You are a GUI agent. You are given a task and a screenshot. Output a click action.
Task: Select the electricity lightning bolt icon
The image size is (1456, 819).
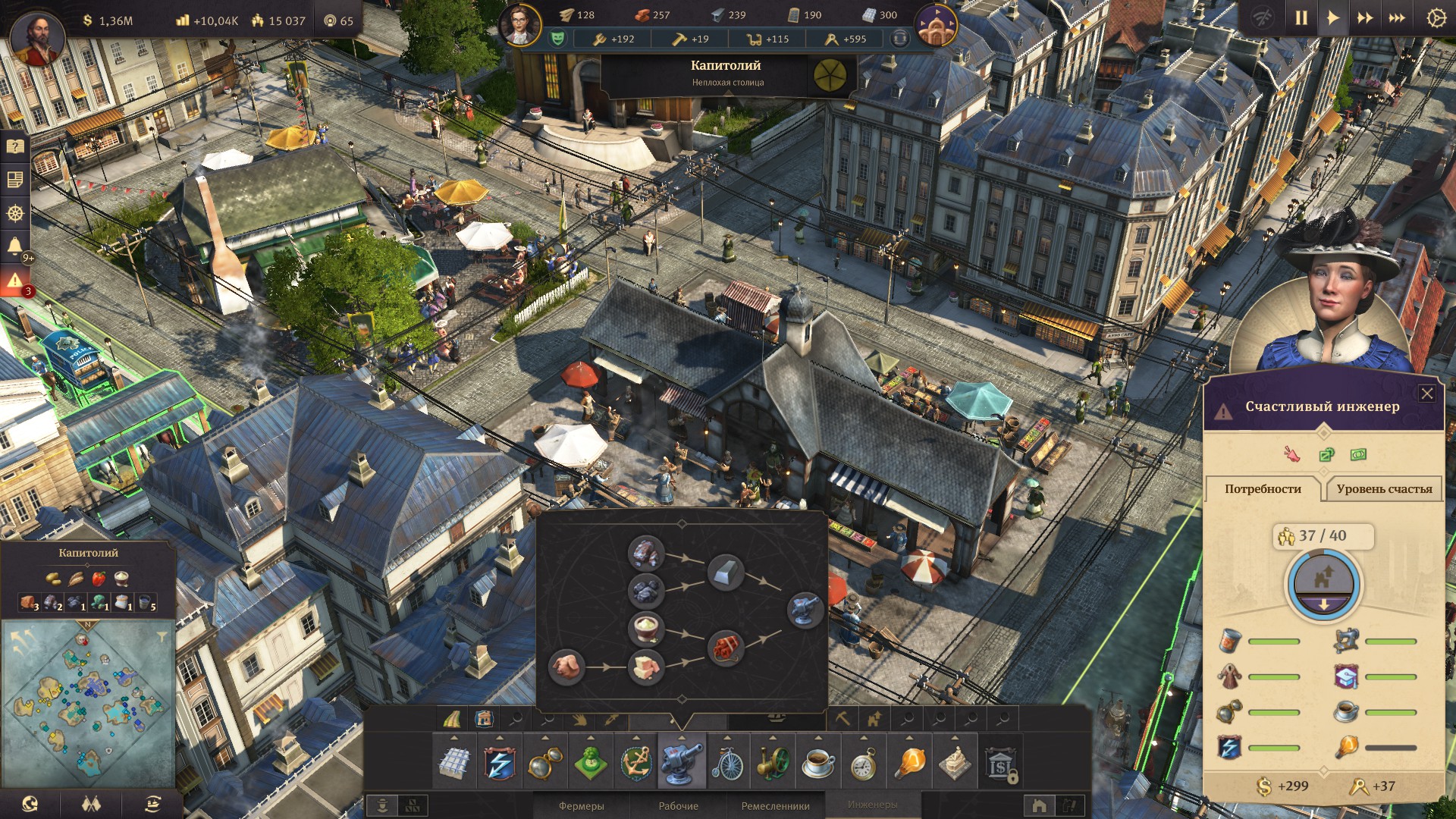(499, 762)
